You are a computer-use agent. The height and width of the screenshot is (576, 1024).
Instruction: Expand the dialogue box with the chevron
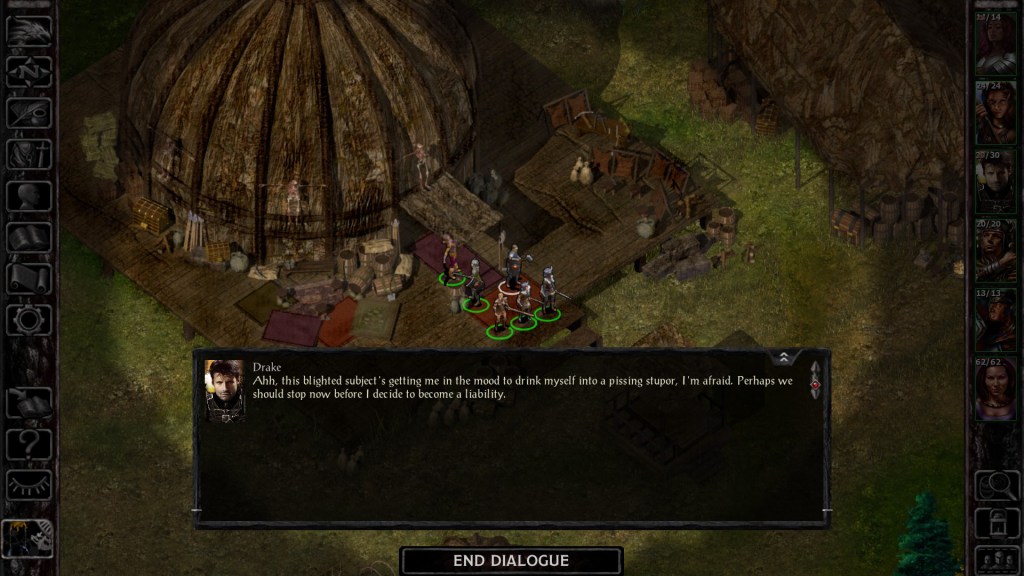pyautogui.click(x=784, y=357)
